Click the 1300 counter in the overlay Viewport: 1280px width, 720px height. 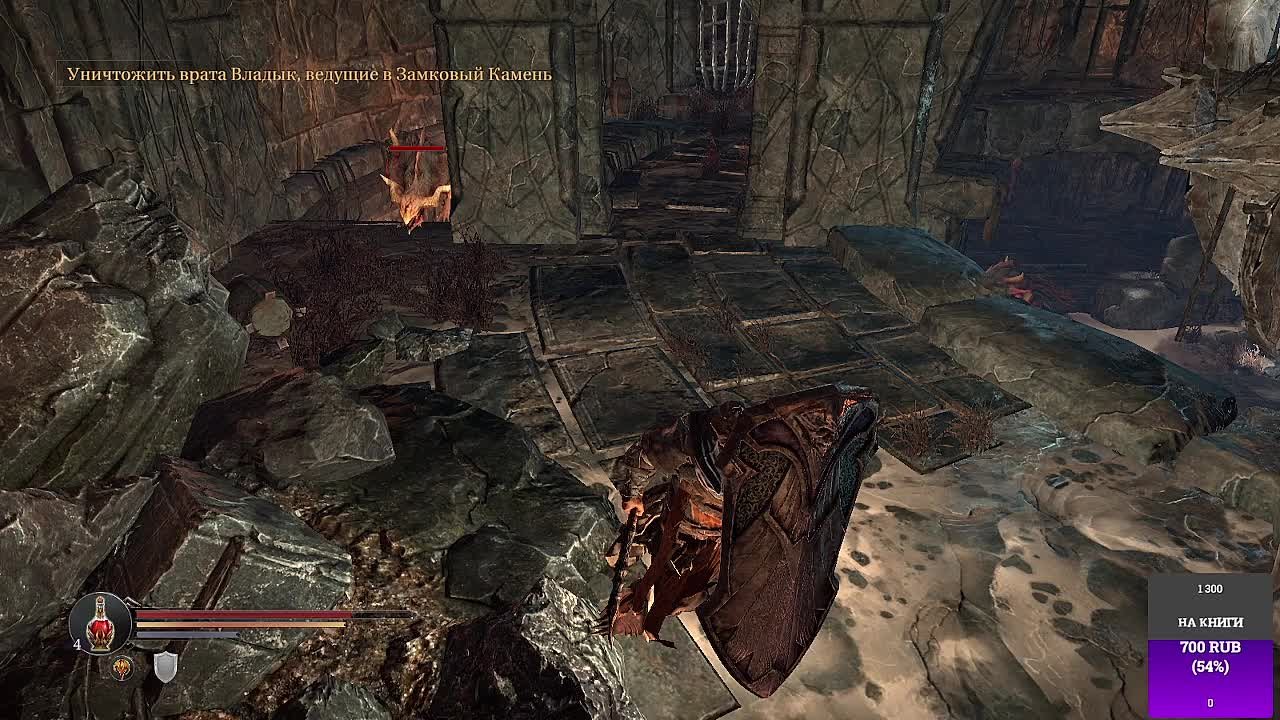coord(1210,588)
